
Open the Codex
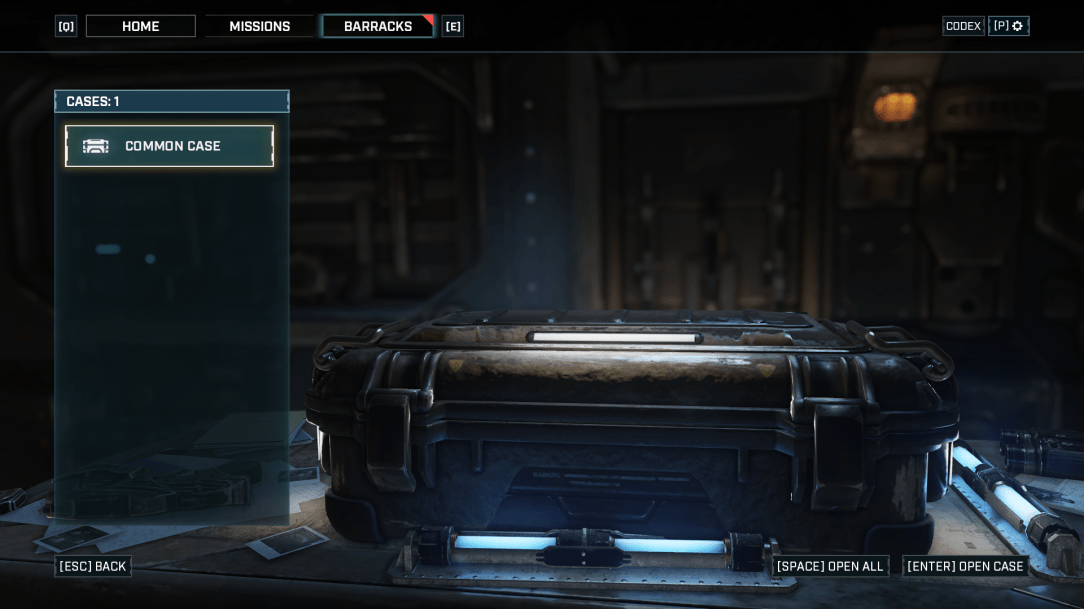(963, 26)
